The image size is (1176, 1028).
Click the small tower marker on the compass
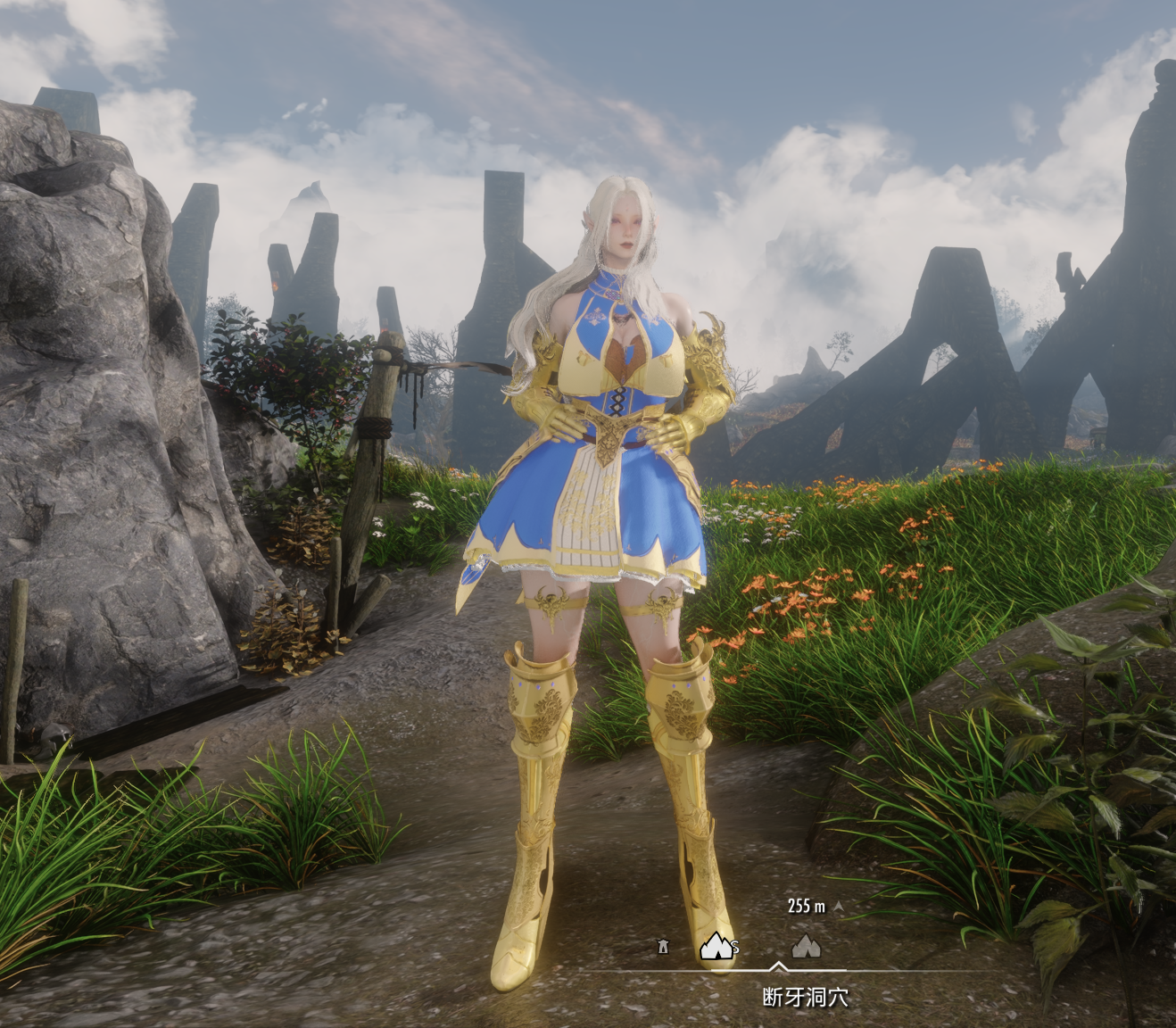point(663,946)
